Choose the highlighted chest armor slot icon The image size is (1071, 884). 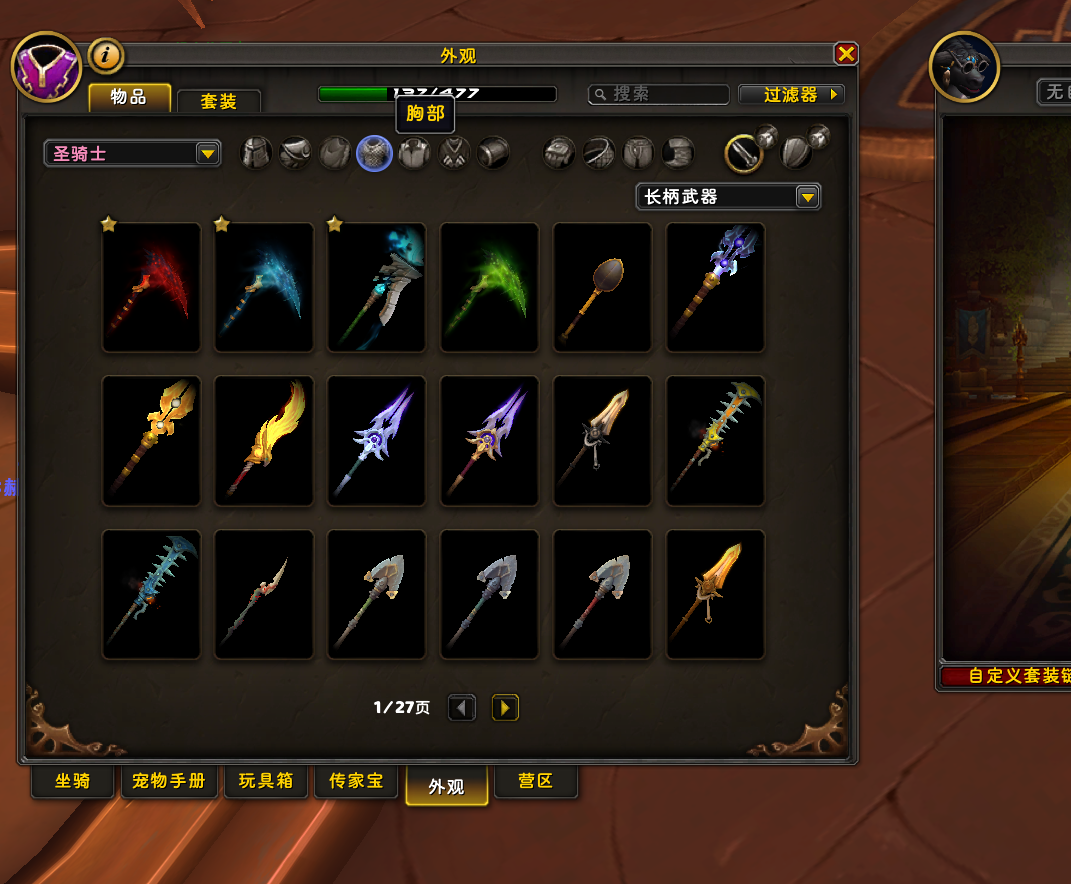tap(374, 153)
